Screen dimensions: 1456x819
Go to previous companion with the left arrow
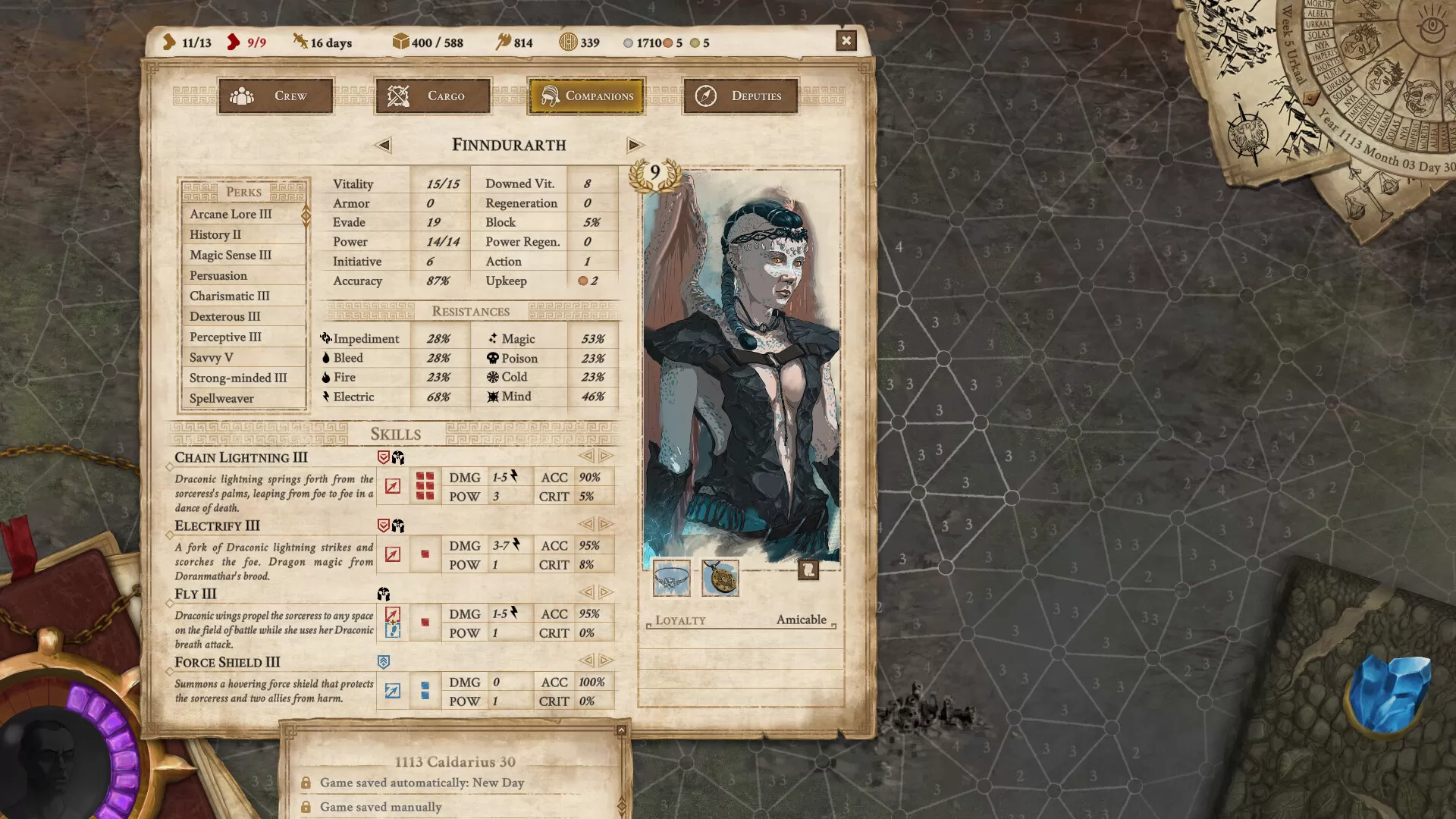(383, 145)
